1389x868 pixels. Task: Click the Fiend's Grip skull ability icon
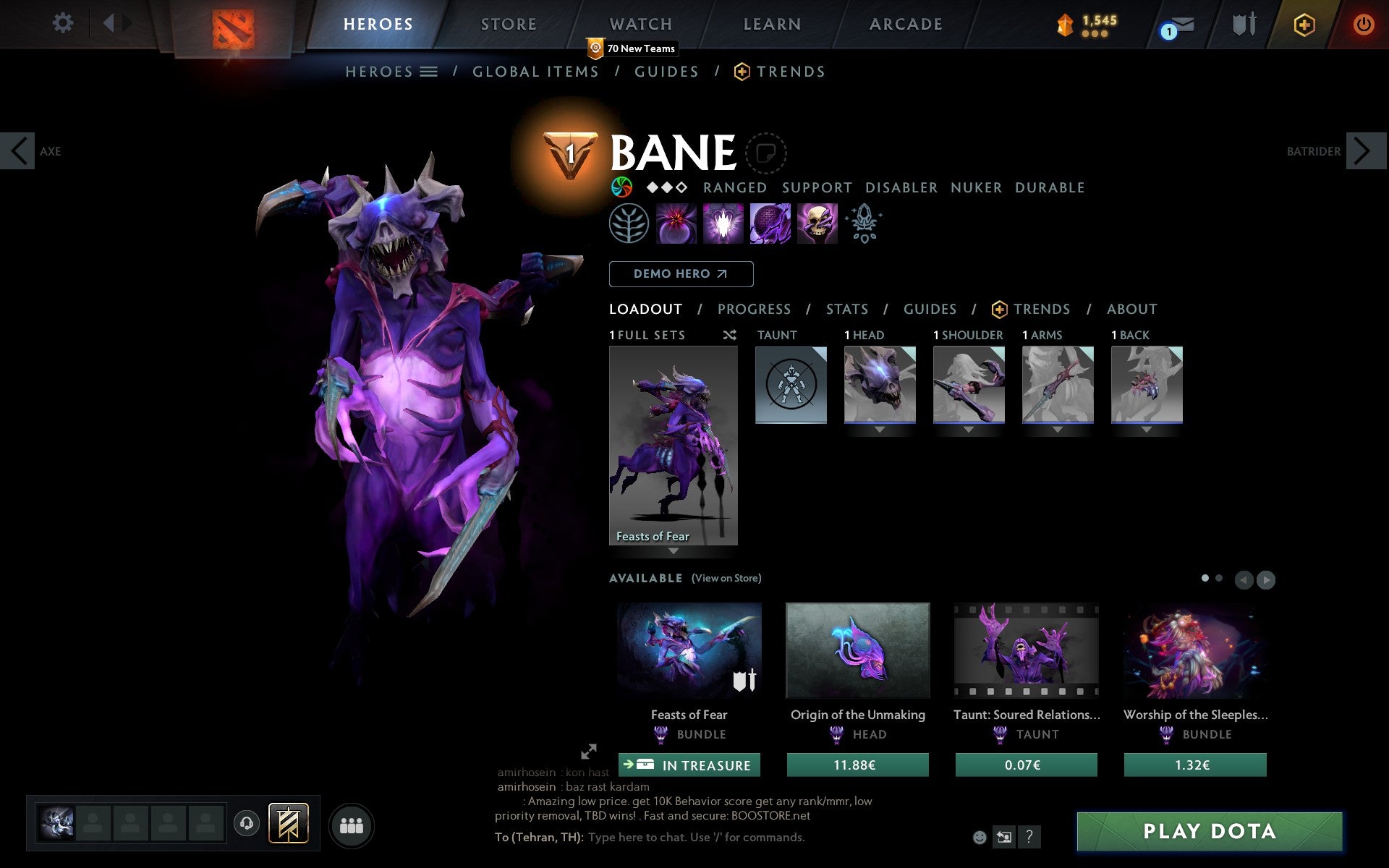pos(817,224)
